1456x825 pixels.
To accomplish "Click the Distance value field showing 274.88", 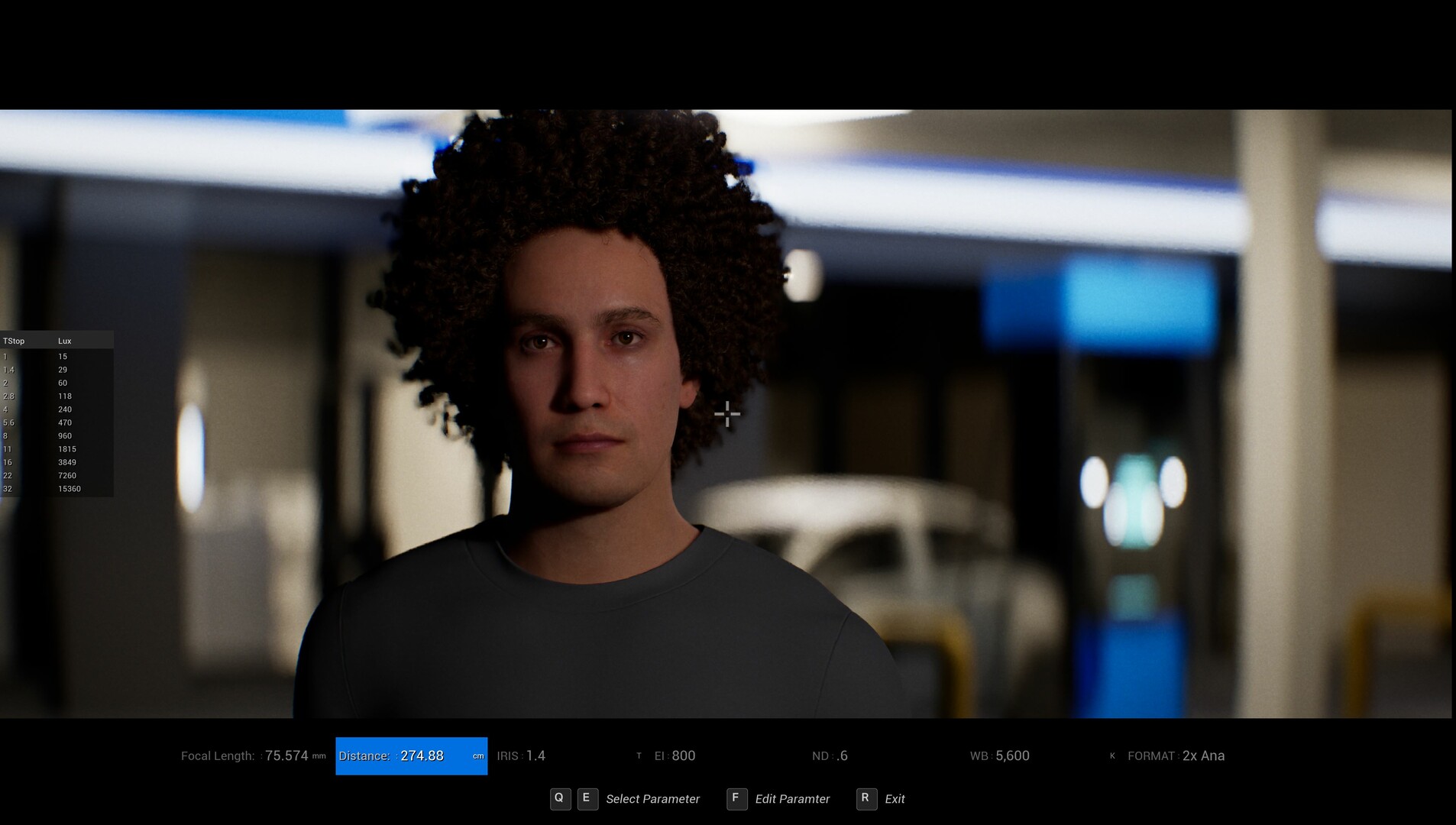I will (x=423, y=755).
